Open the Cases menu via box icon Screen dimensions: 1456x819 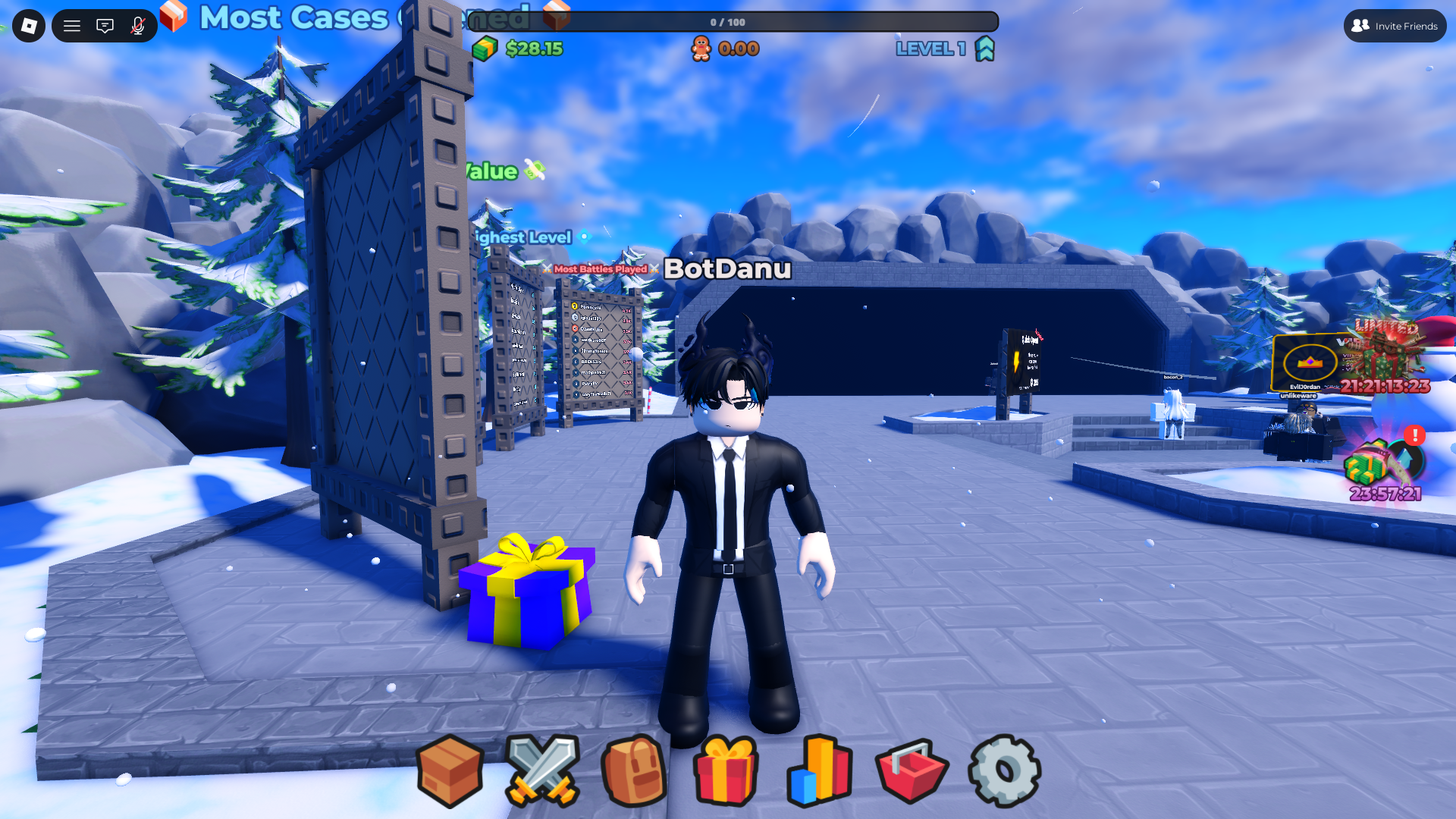point(450,770)
